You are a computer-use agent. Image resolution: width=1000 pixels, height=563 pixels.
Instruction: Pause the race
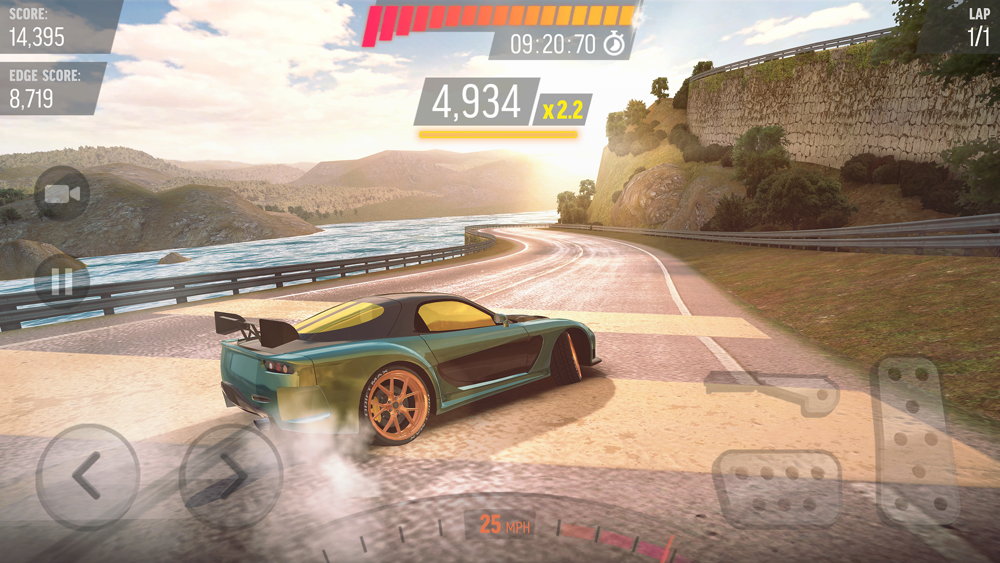point(62,281)
